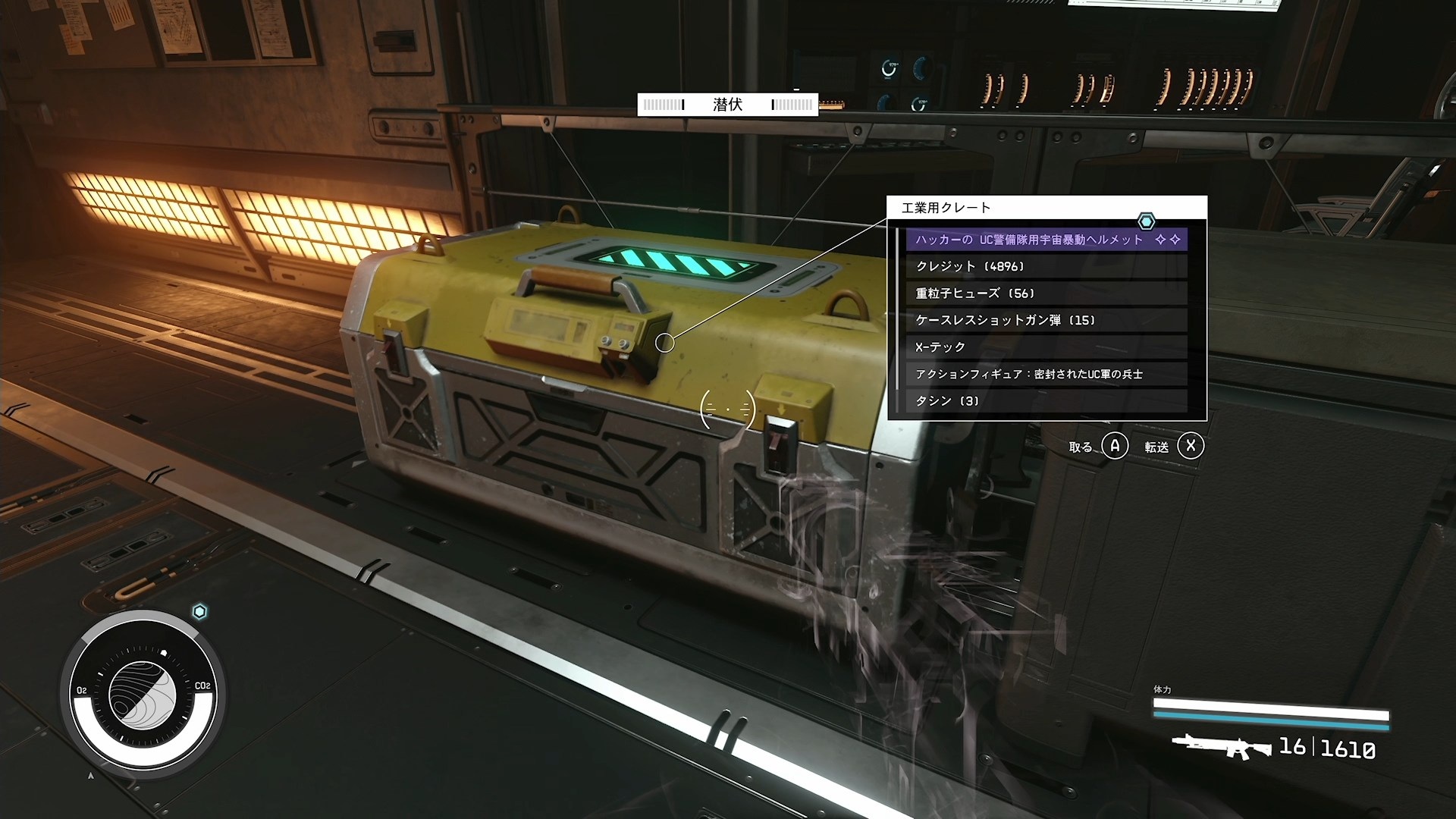Take the クレジット (4896) entry
This screenshot has height=819, width=1456.
[1046, 266]
